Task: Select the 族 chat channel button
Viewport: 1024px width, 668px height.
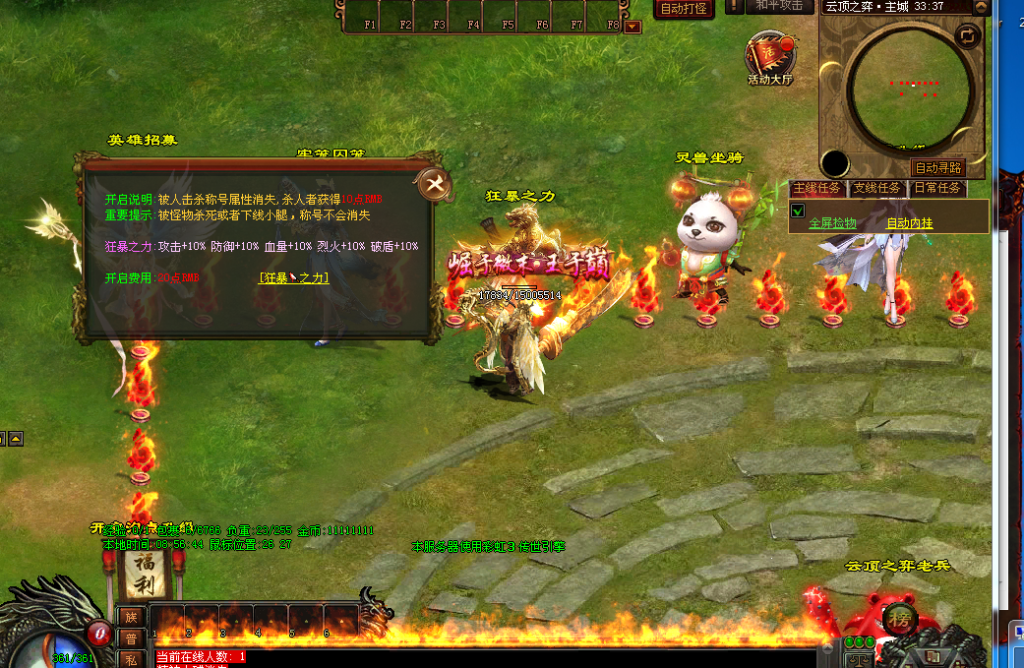Action: click(x=131, y=619)
